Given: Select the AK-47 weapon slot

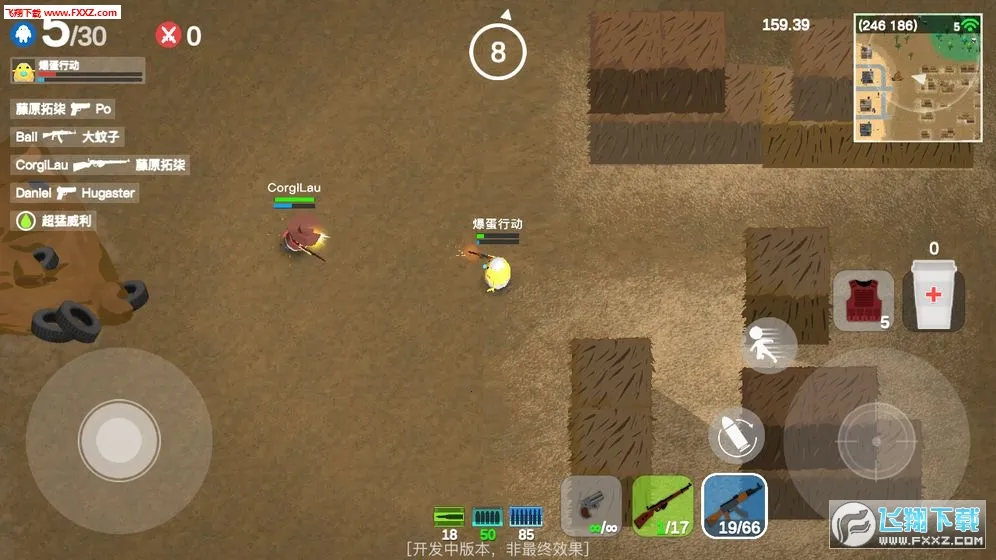Looking at the screenshot, I should (734, 505).
